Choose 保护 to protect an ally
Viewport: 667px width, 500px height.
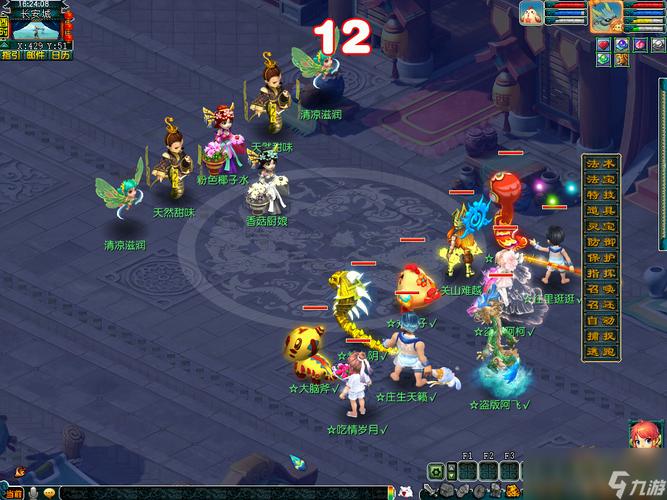click(x=601, y=258)
